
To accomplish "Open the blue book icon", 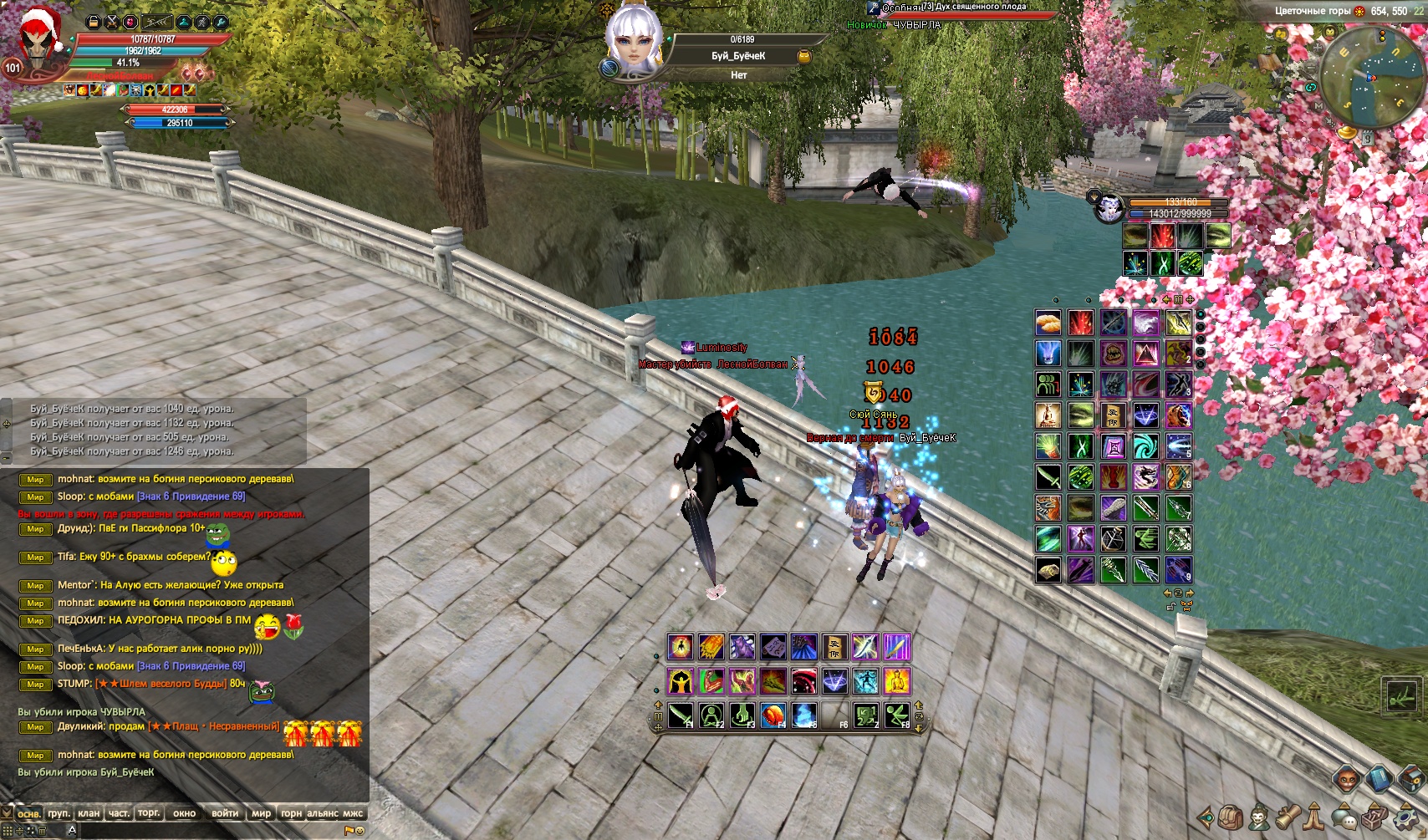I will coord(1379,779).
